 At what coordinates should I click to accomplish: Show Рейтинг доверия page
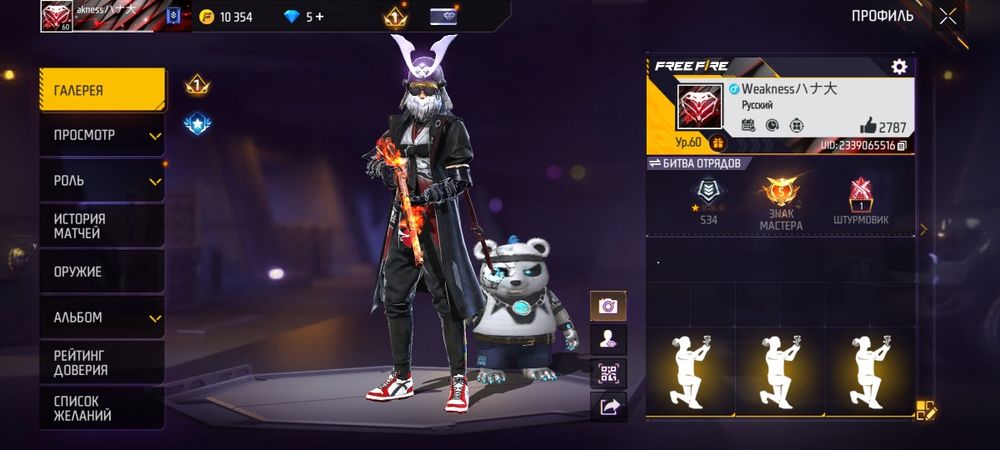(102, 362)
